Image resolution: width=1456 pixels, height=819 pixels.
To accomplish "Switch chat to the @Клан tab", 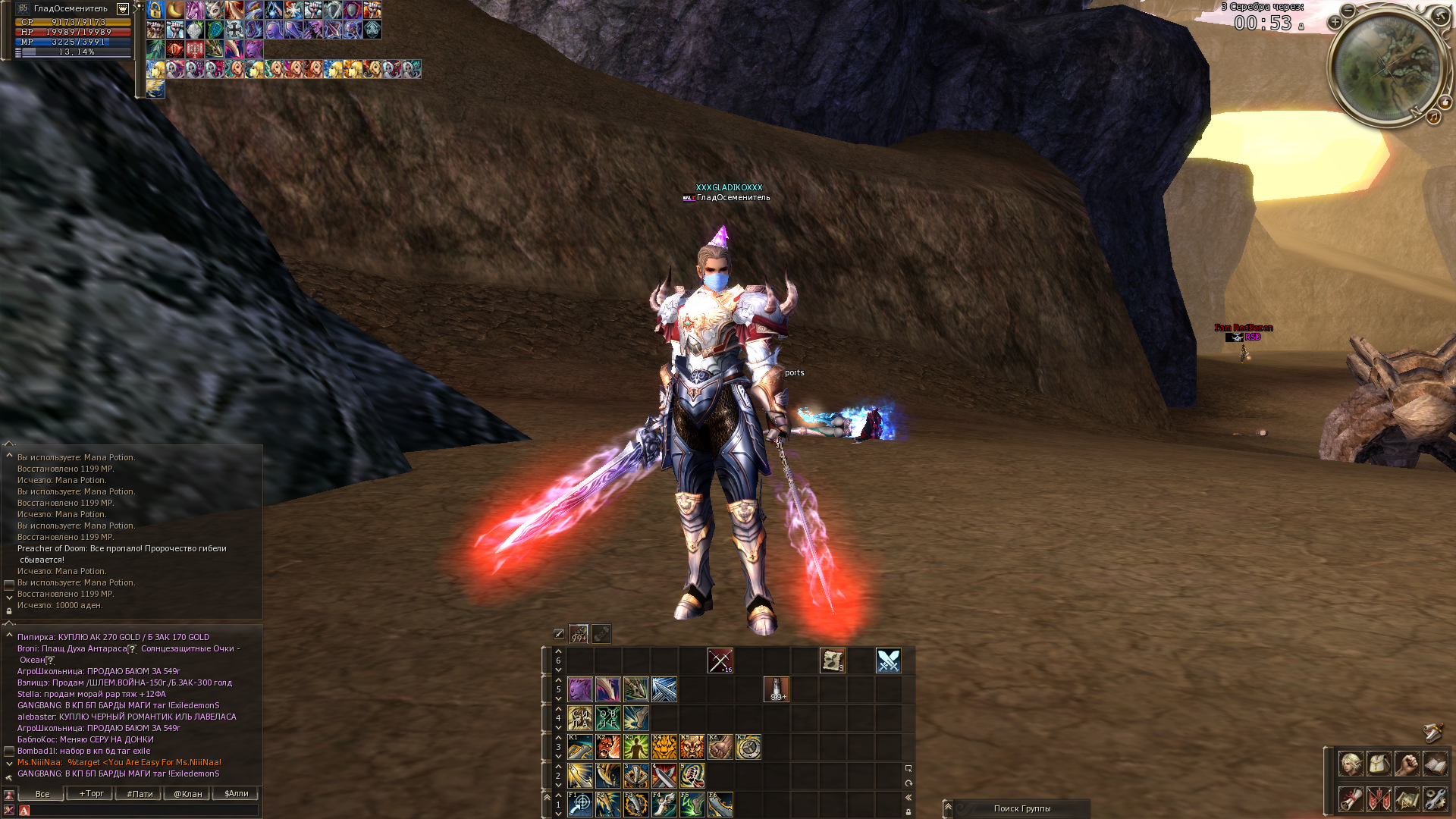I will (187, 794).
